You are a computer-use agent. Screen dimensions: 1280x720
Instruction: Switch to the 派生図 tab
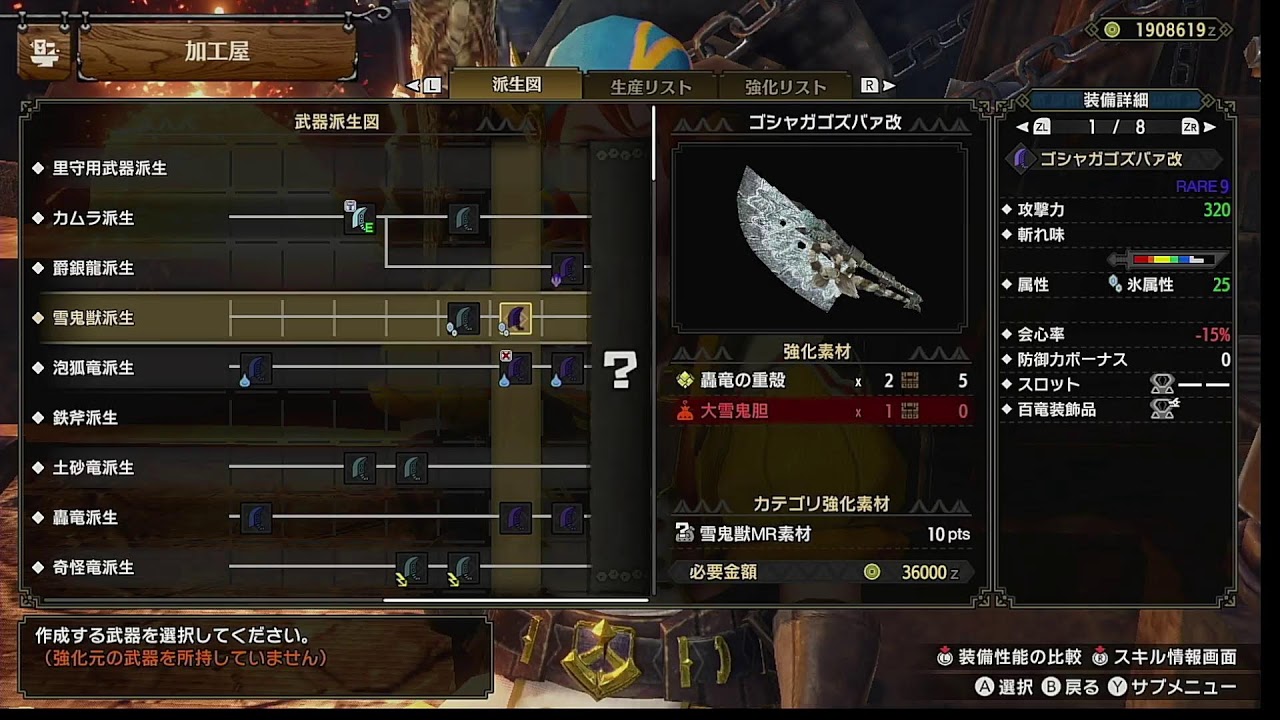click(x=517, y=85)
